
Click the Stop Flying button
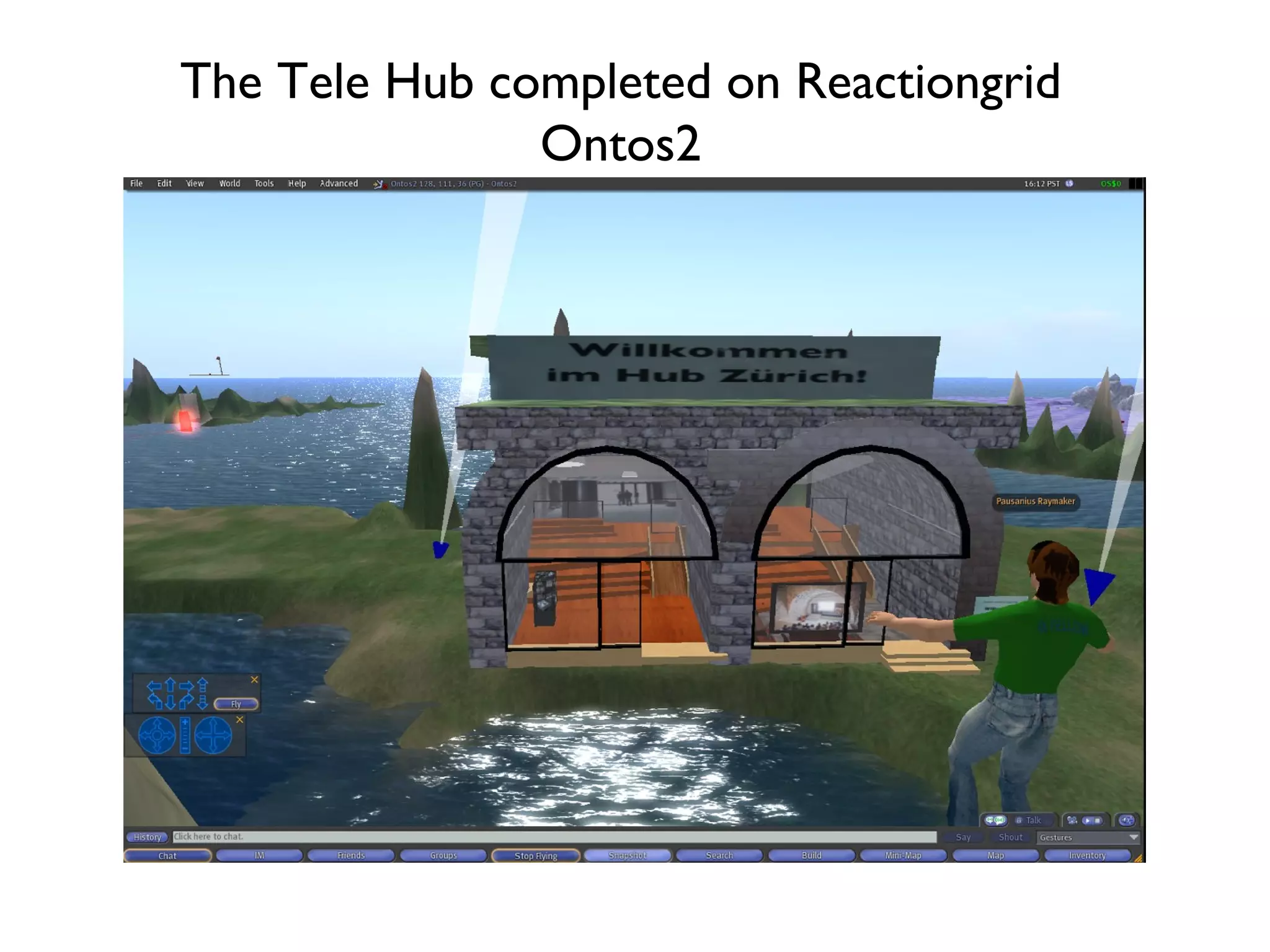tap(536, 856)
